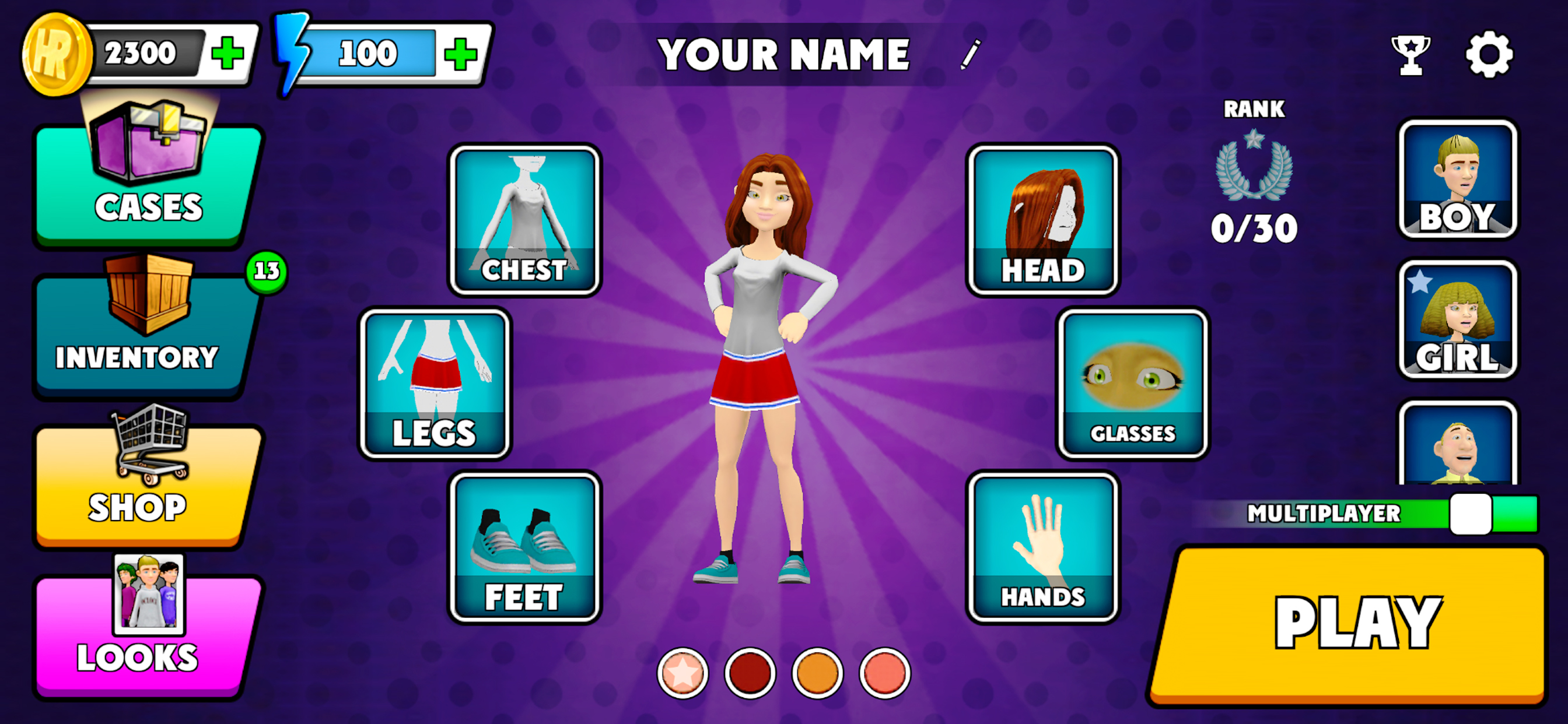Add more gold coins with the plus
Image resolution: width=1568 pixels, height=724 pixels.
click(x=228, y=54)
